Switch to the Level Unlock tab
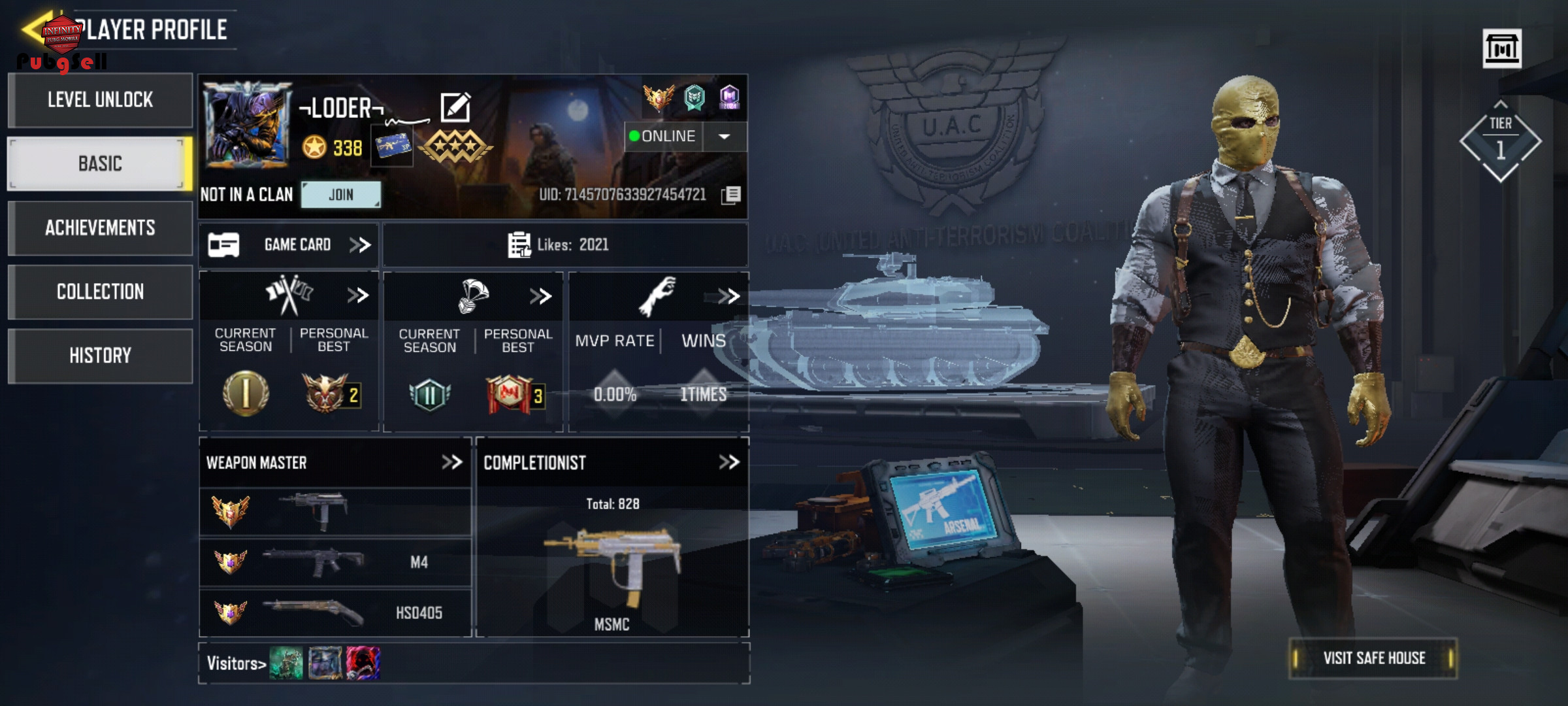Screen dimensions: 1568x706 click(100, 100)
